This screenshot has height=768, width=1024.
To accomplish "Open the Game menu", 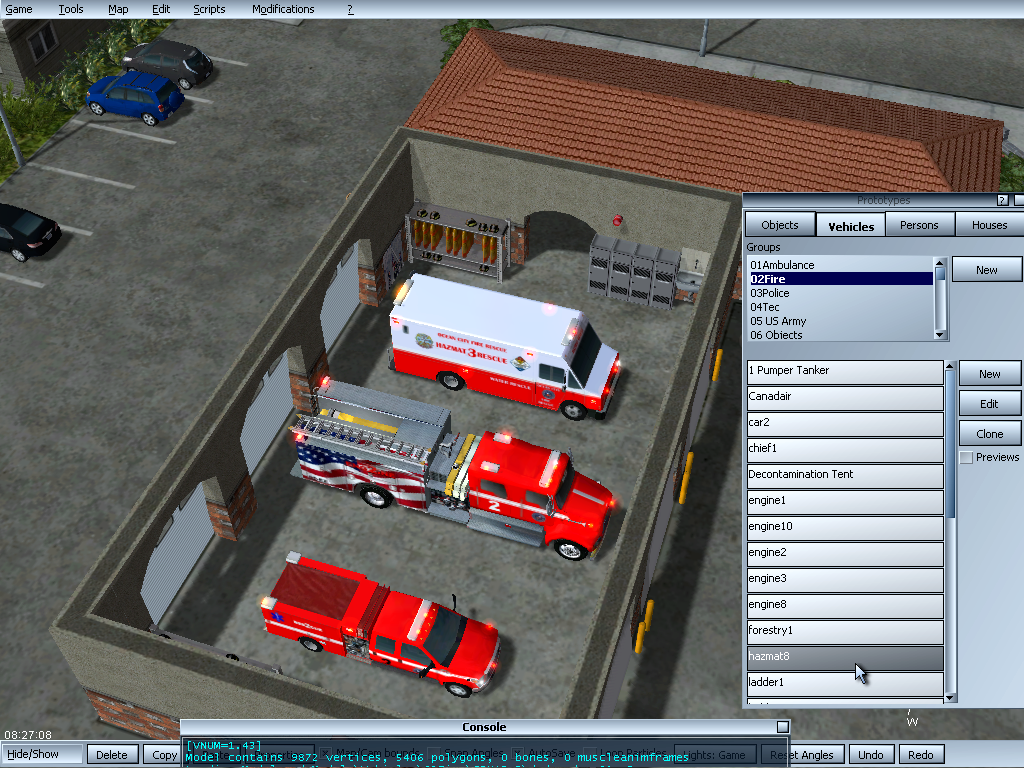I will (x=19, y=9).
